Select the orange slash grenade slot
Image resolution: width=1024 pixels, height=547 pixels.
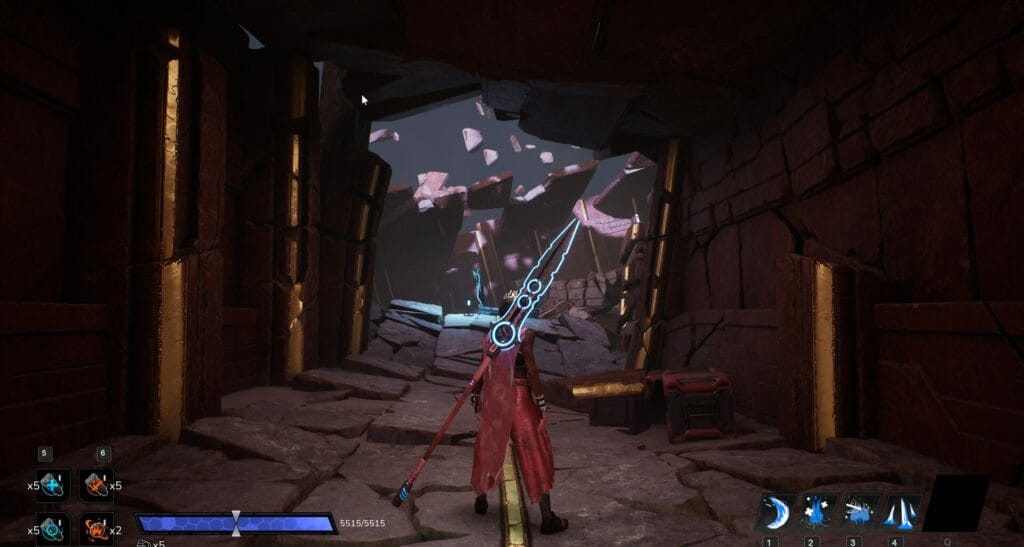97,485
